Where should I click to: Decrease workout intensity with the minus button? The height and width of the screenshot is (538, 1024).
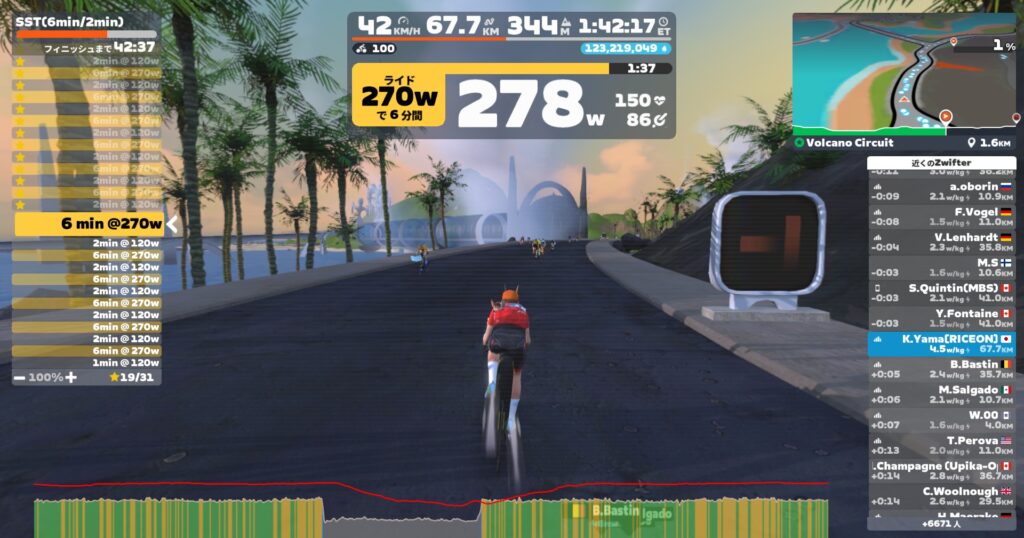point(20,377)
